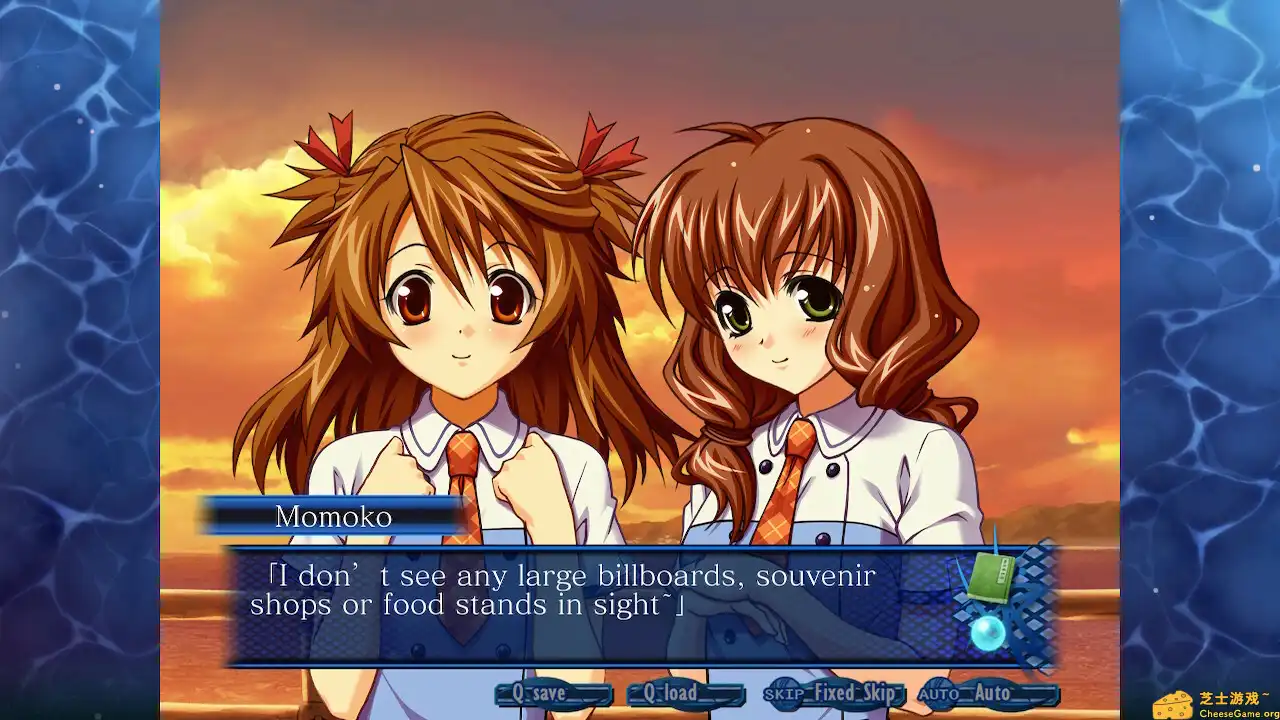Select the AUTO icon on the bottom bar

[x=938, y=691]
